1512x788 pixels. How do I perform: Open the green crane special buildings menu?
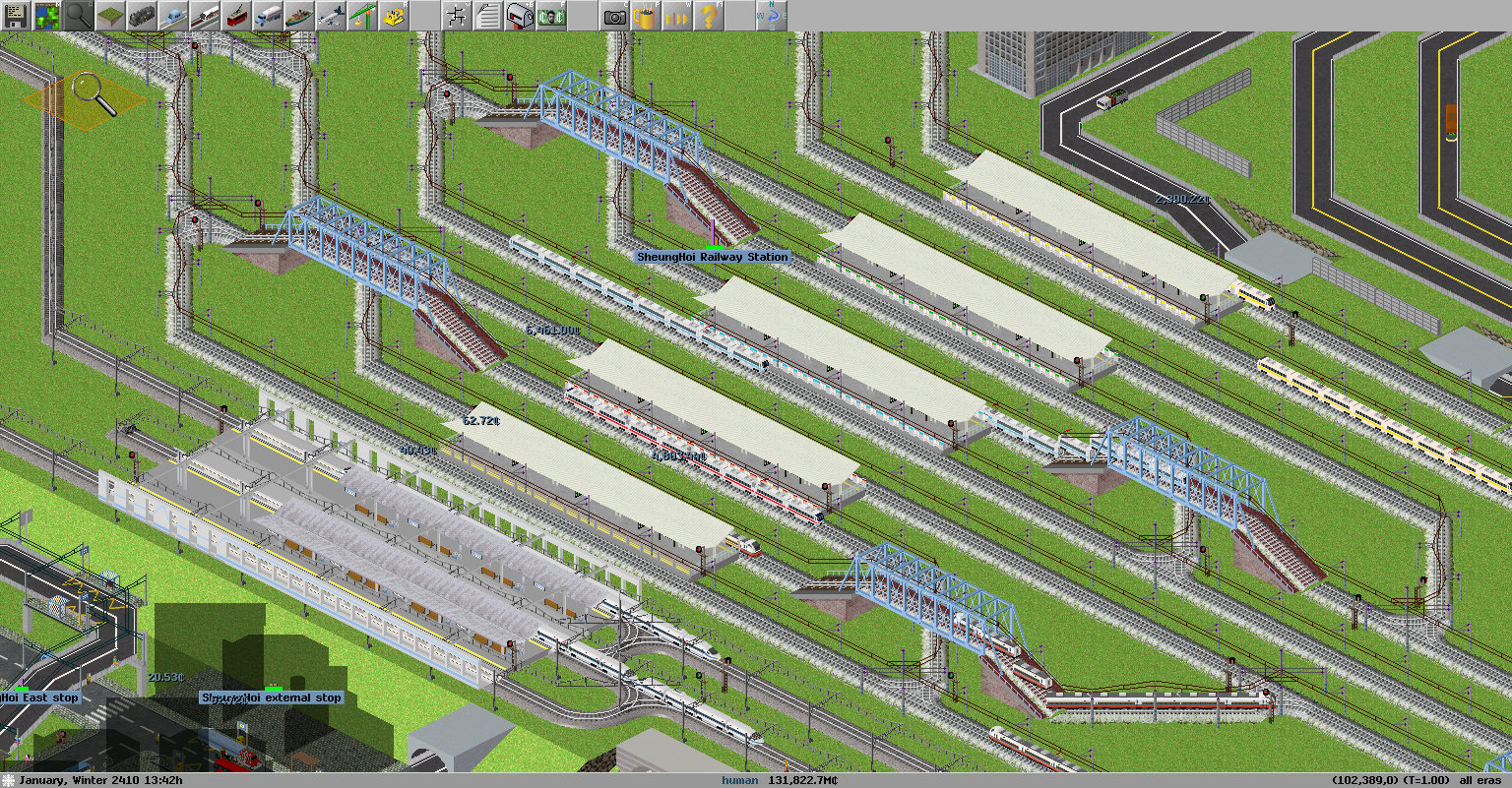click(362, 16)
